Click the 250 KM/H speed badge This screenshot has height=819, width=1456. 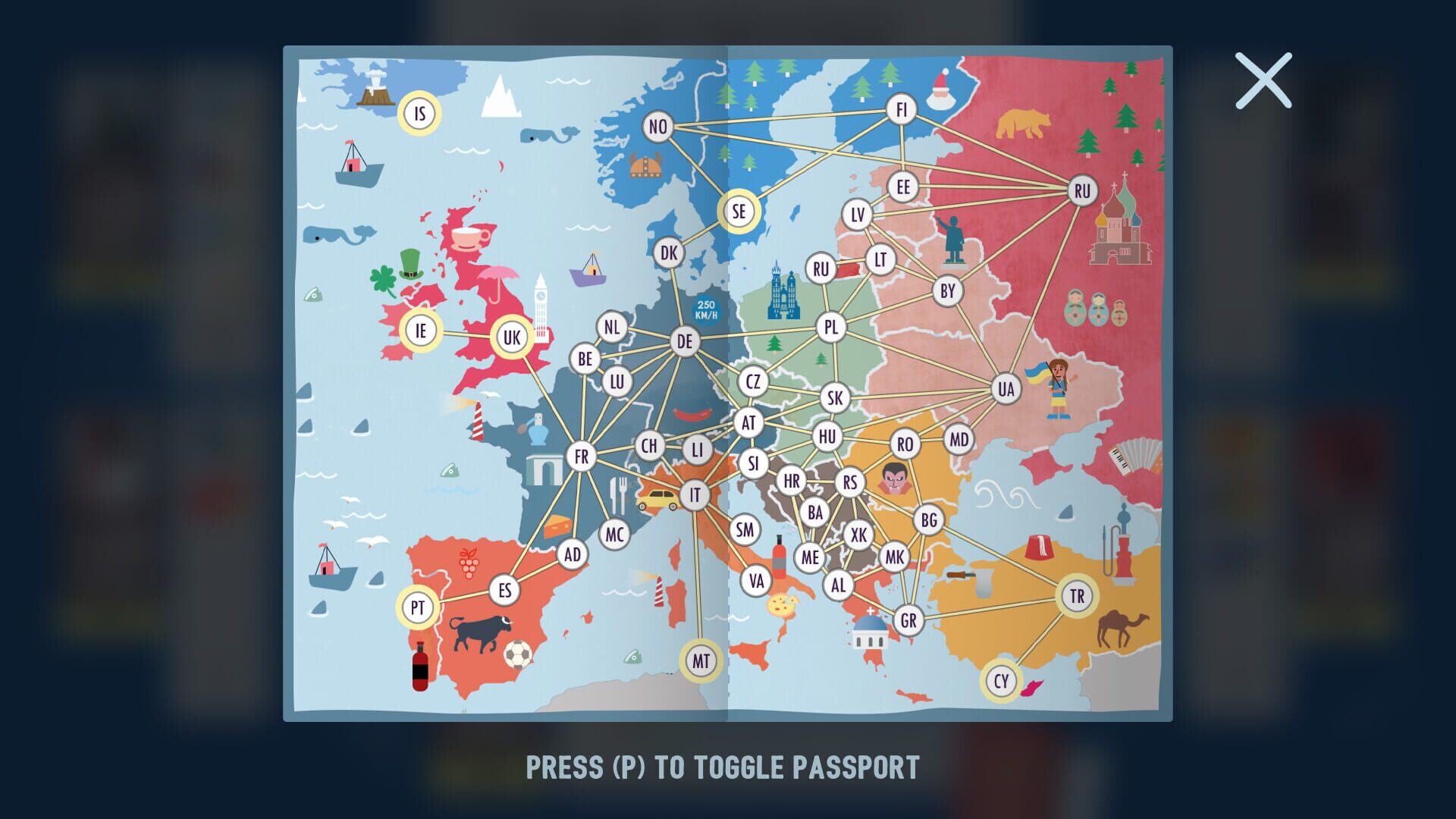[x=705, y=309]
